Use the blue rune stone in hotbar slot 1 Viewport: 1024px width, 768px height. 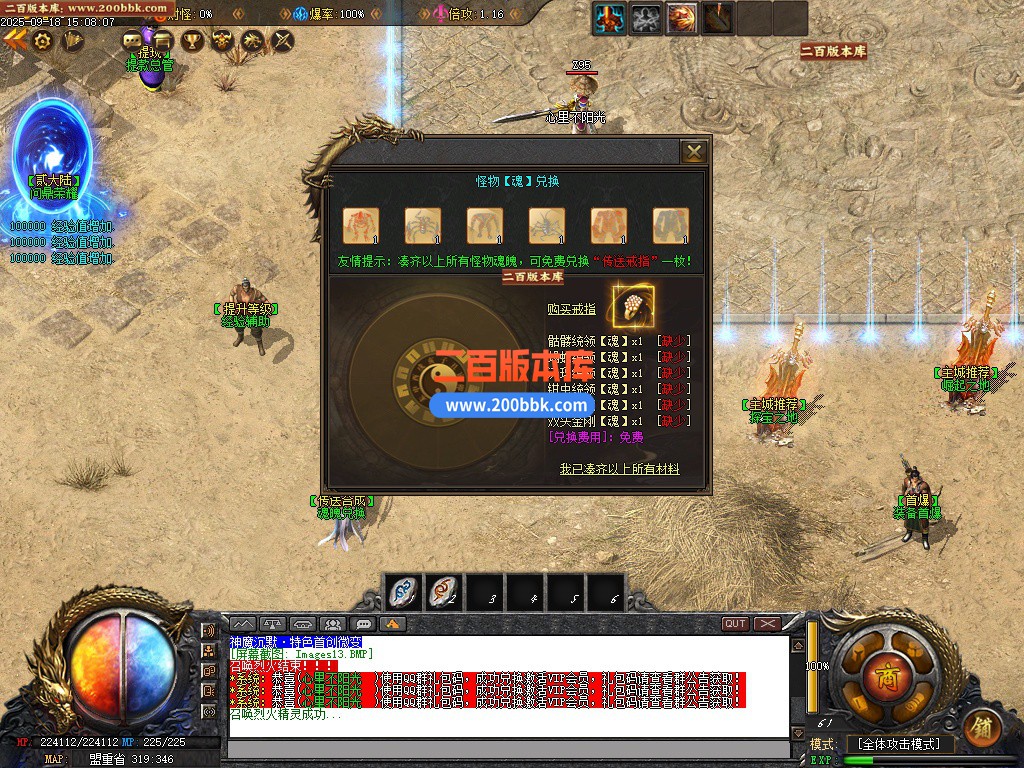403,593
